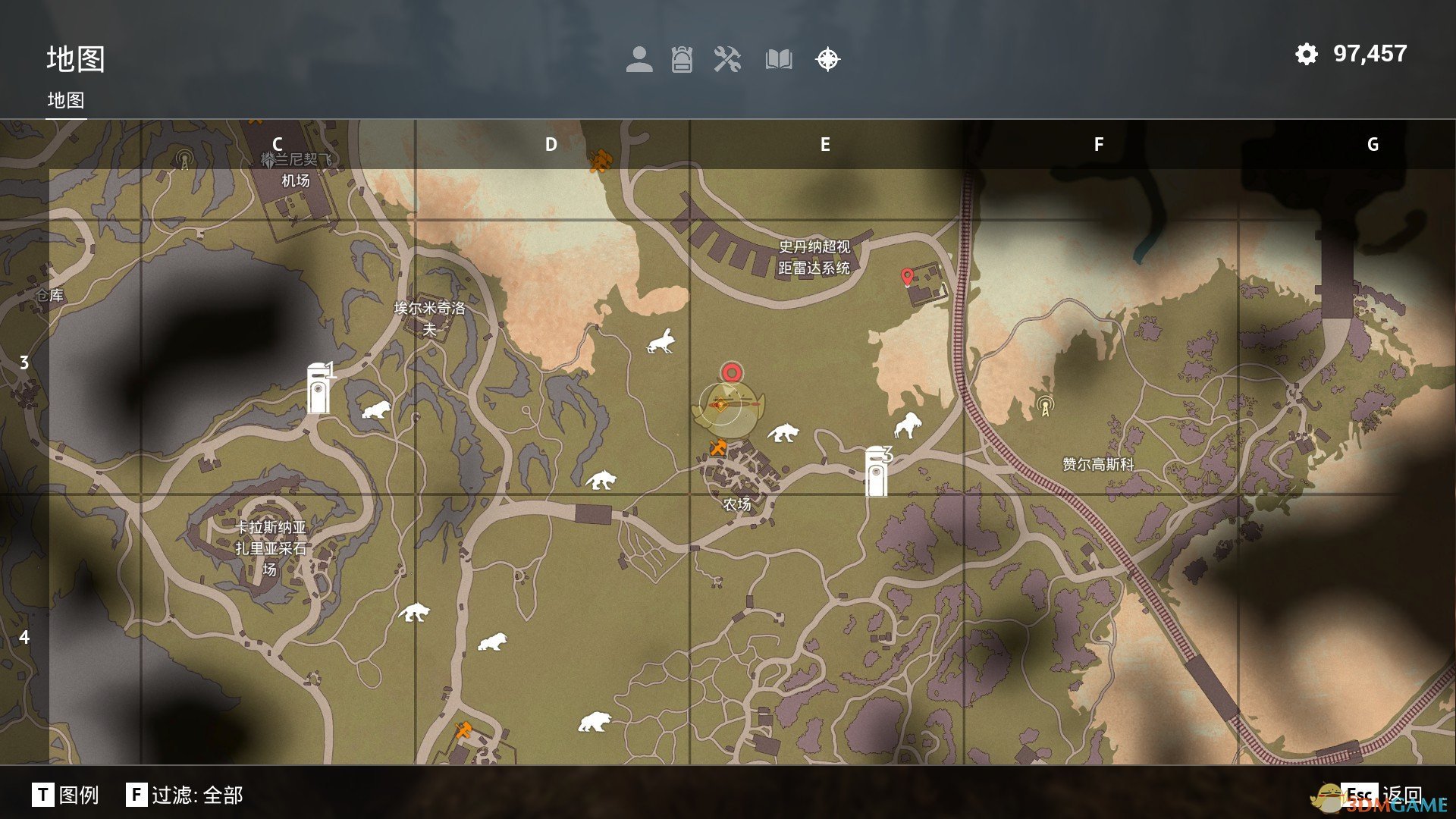Image resolution: width=1456 pixels, height=819 pixels.
Task: Select the red circle waypoint marker
Action: [x=731, y=372]
